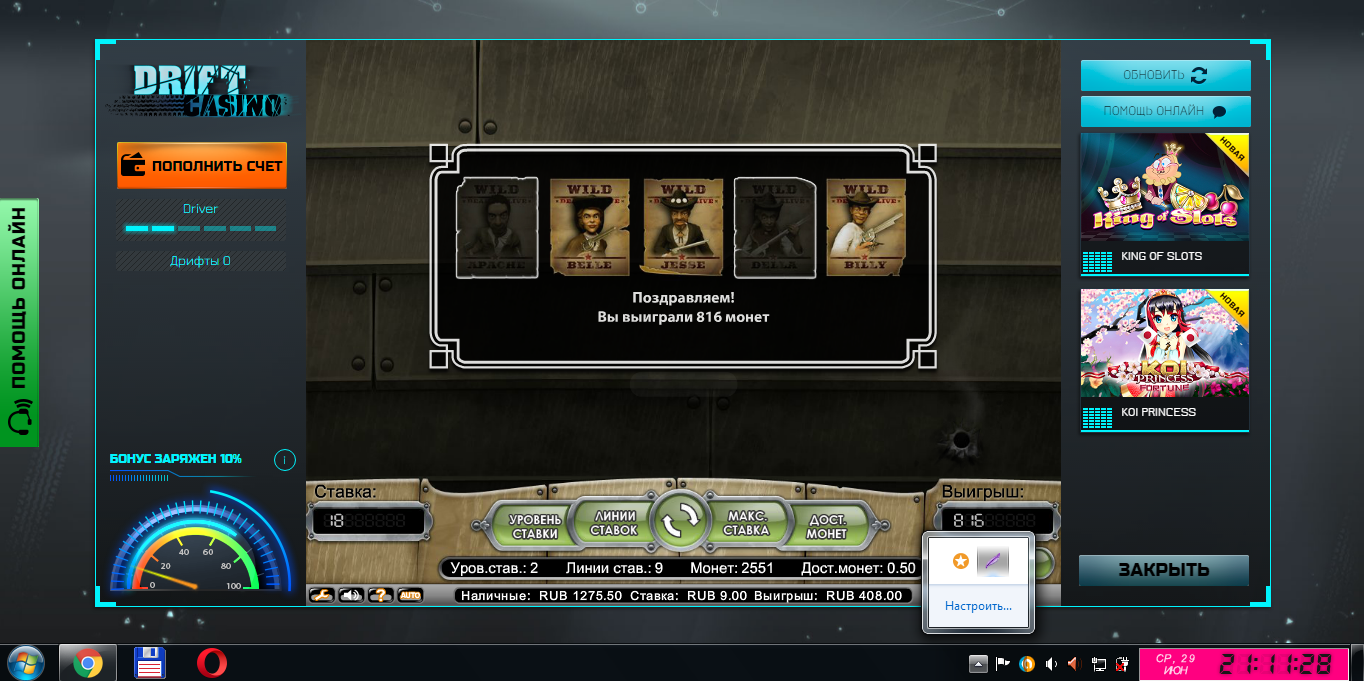Viewport: 1364px width, 681px height.
Task: Toggle sound with the speaker icon
Action: (351, 595)
